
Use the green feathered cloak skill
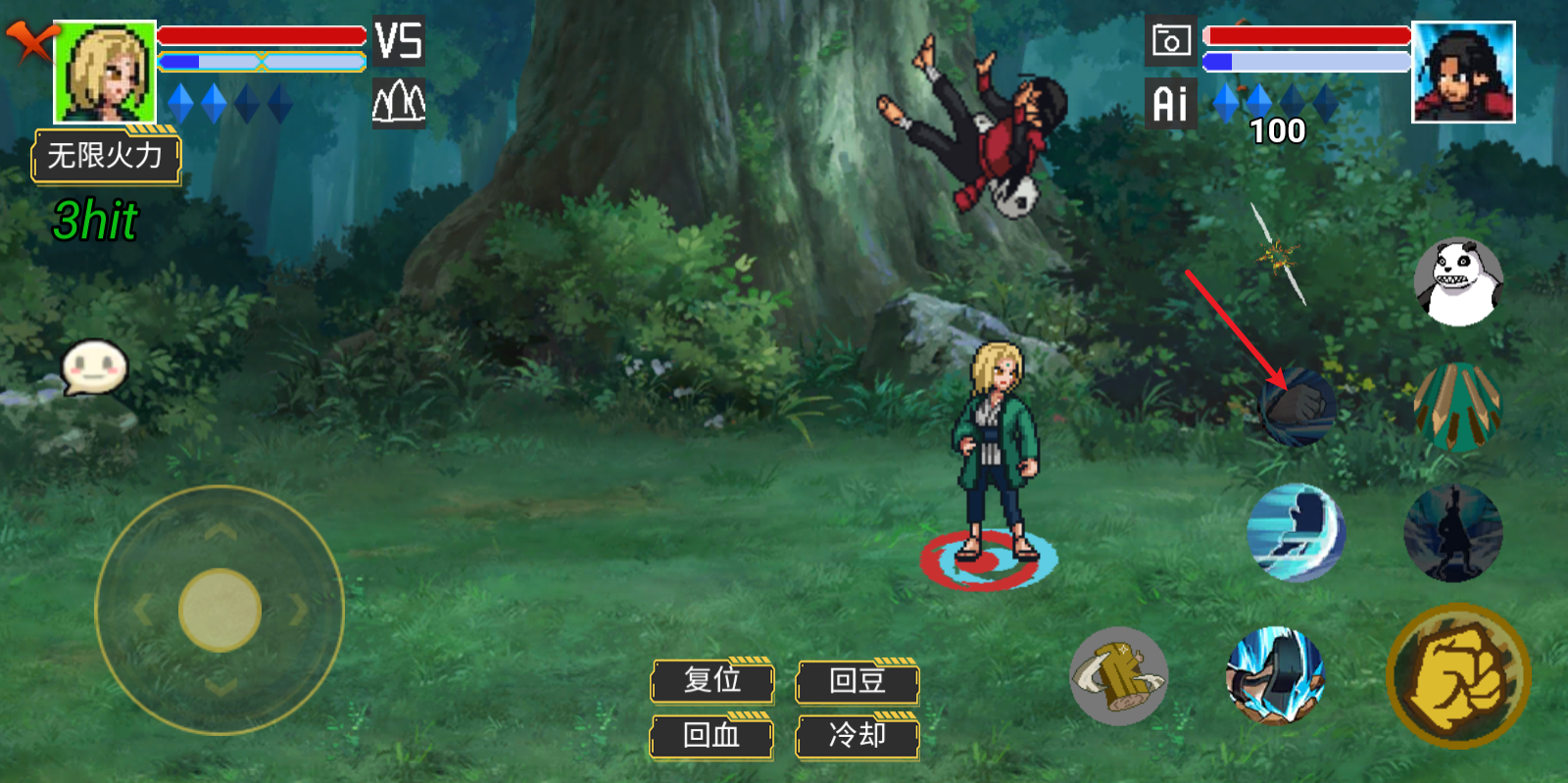[1456, 407]
